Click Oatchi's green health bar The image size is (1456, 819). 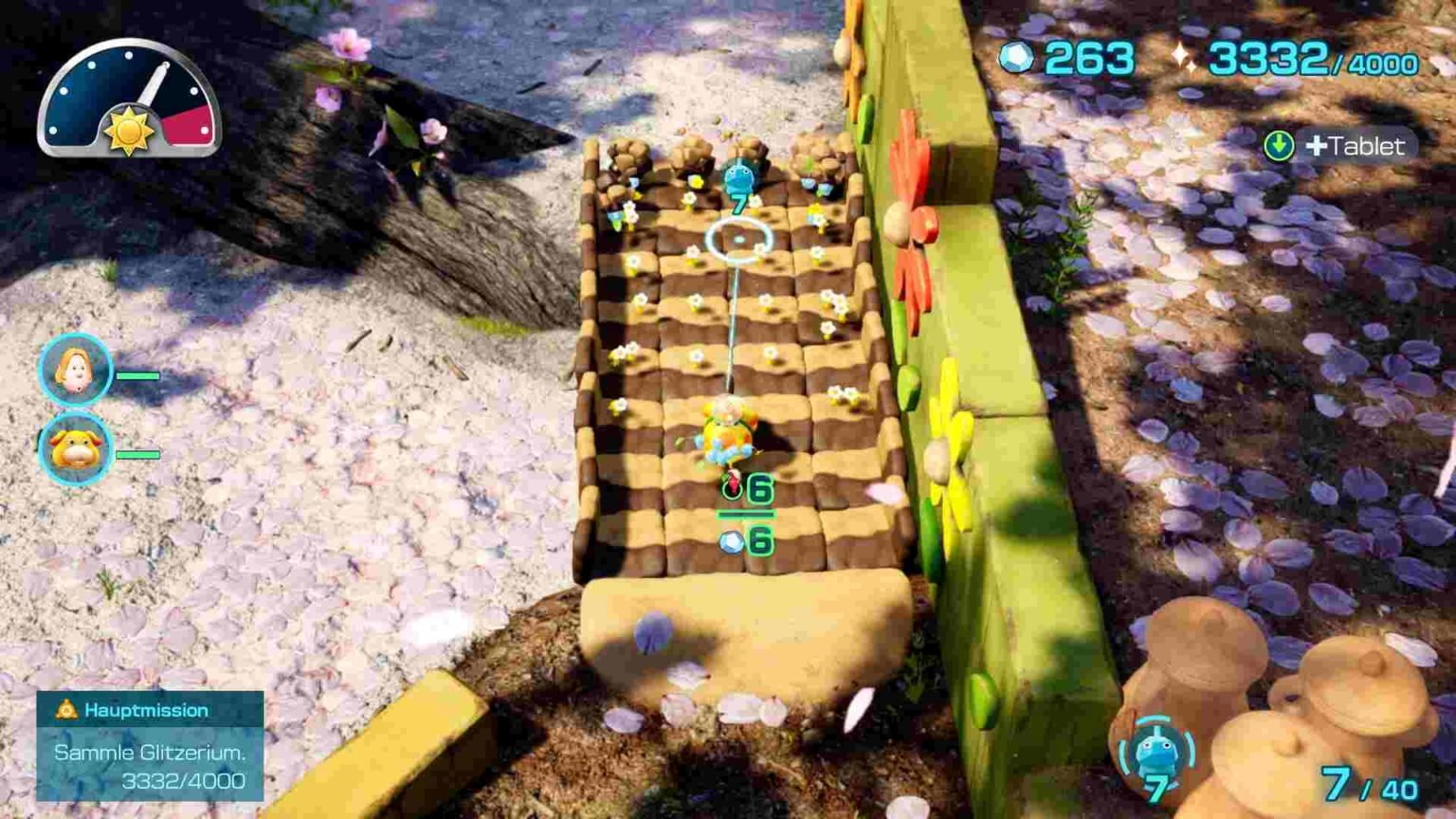tap(140, 454)
